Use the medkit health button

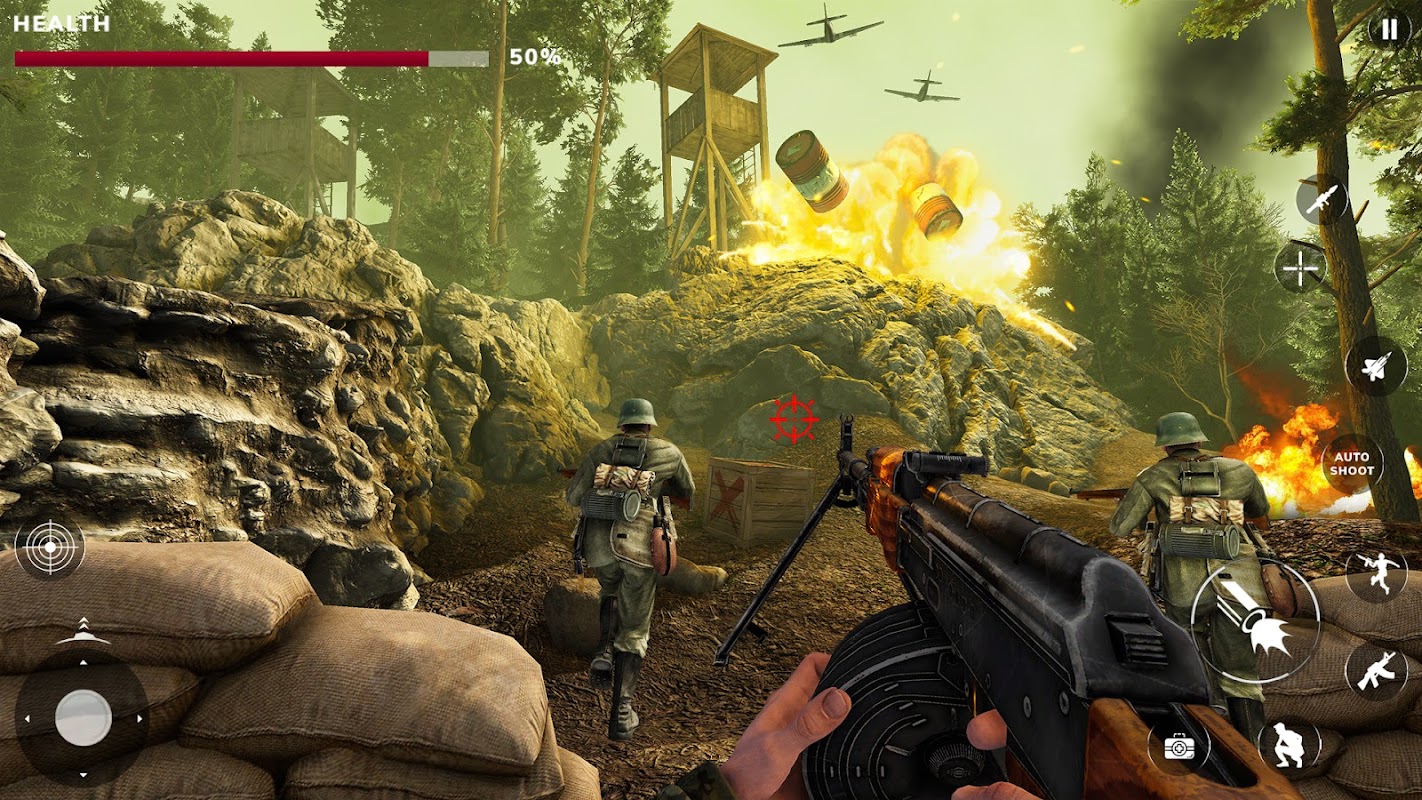[x=1179, y=746]
